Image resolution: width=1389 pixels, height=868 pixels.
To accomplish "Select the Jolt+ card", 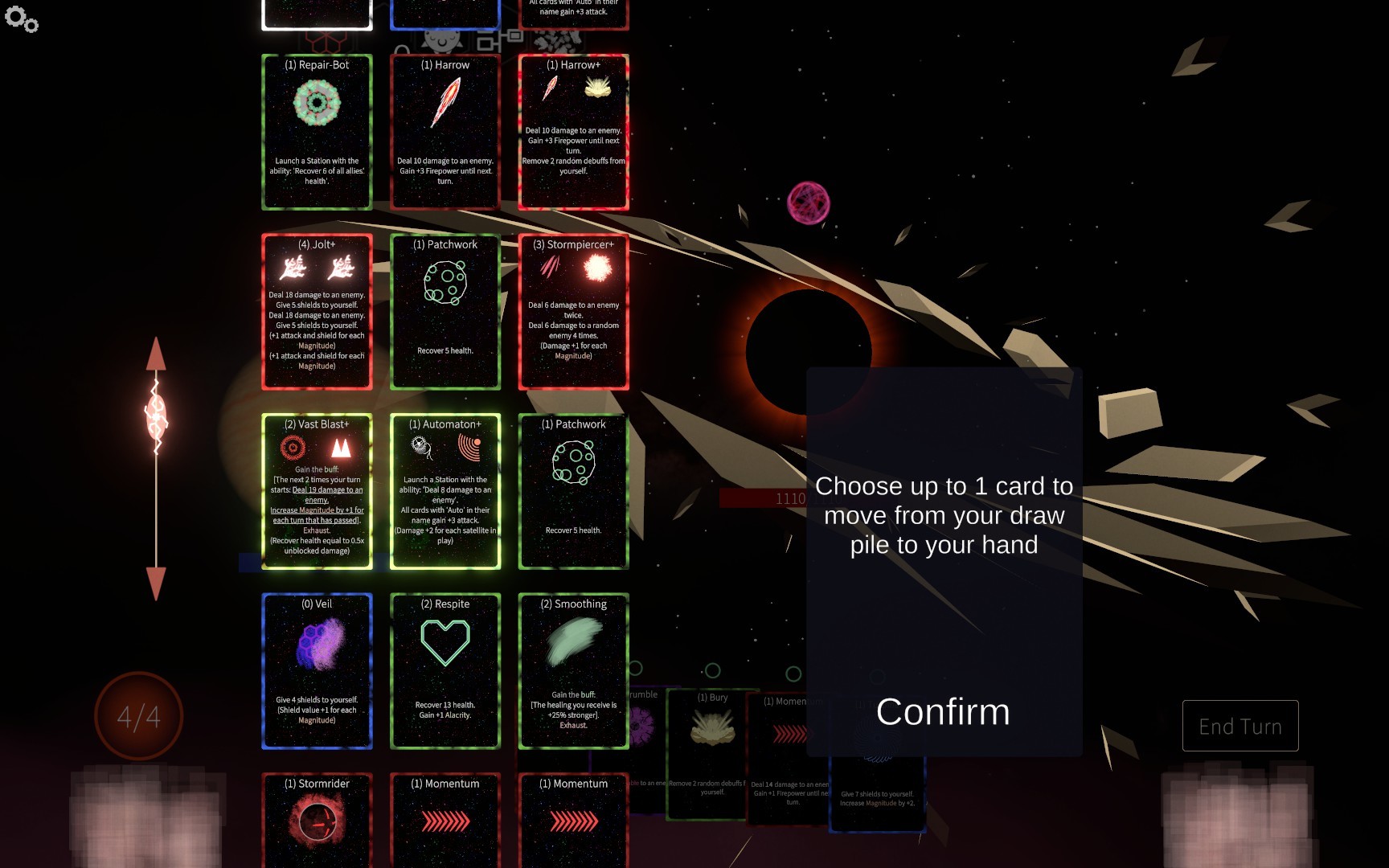I will tap(317, 312).
